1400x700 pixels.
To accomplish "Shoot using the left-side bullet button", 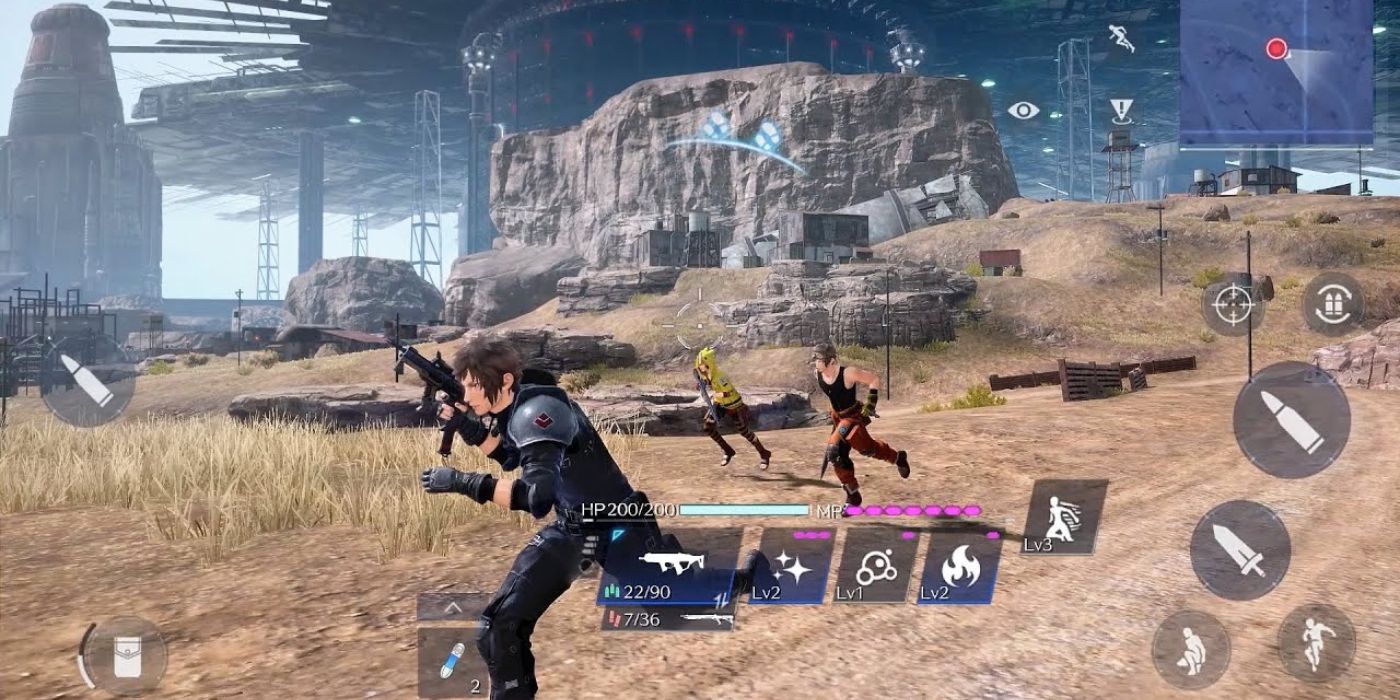I will click(x=88, y=382).
